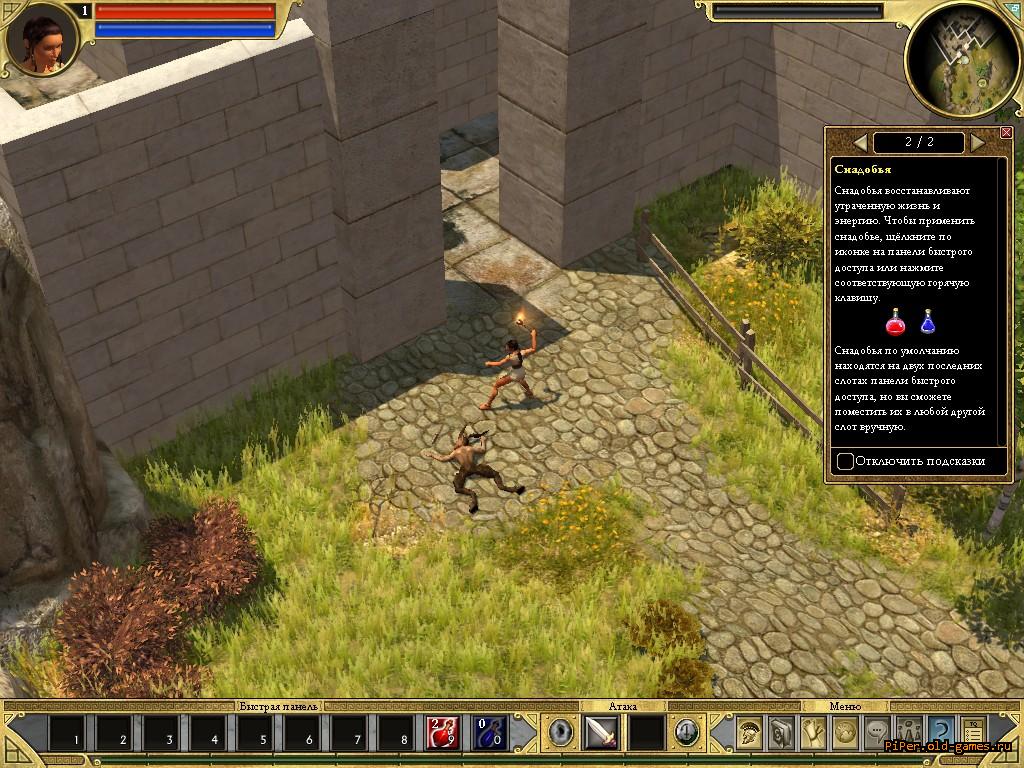Open the quest journal book icon

click(782, 733)
